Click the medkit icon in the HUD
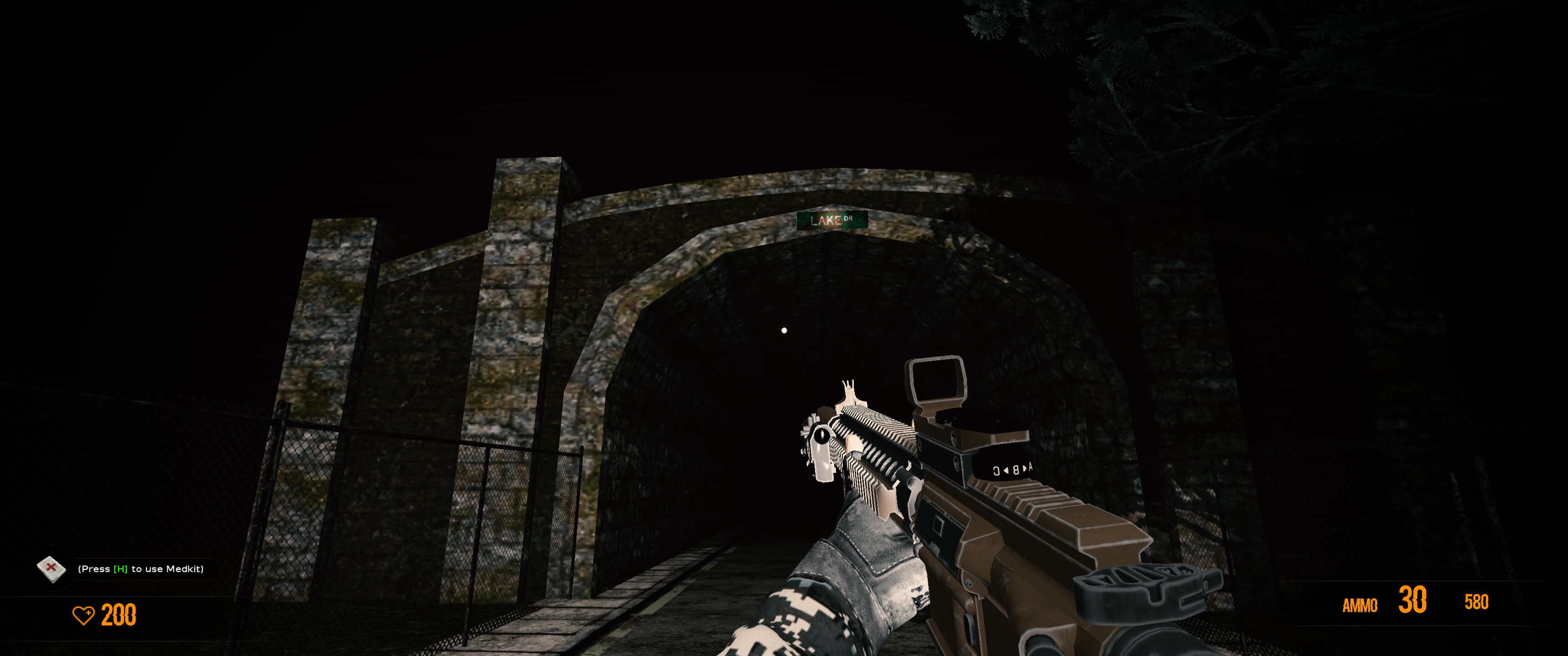Screen dimensions: 1568x656 52,570
